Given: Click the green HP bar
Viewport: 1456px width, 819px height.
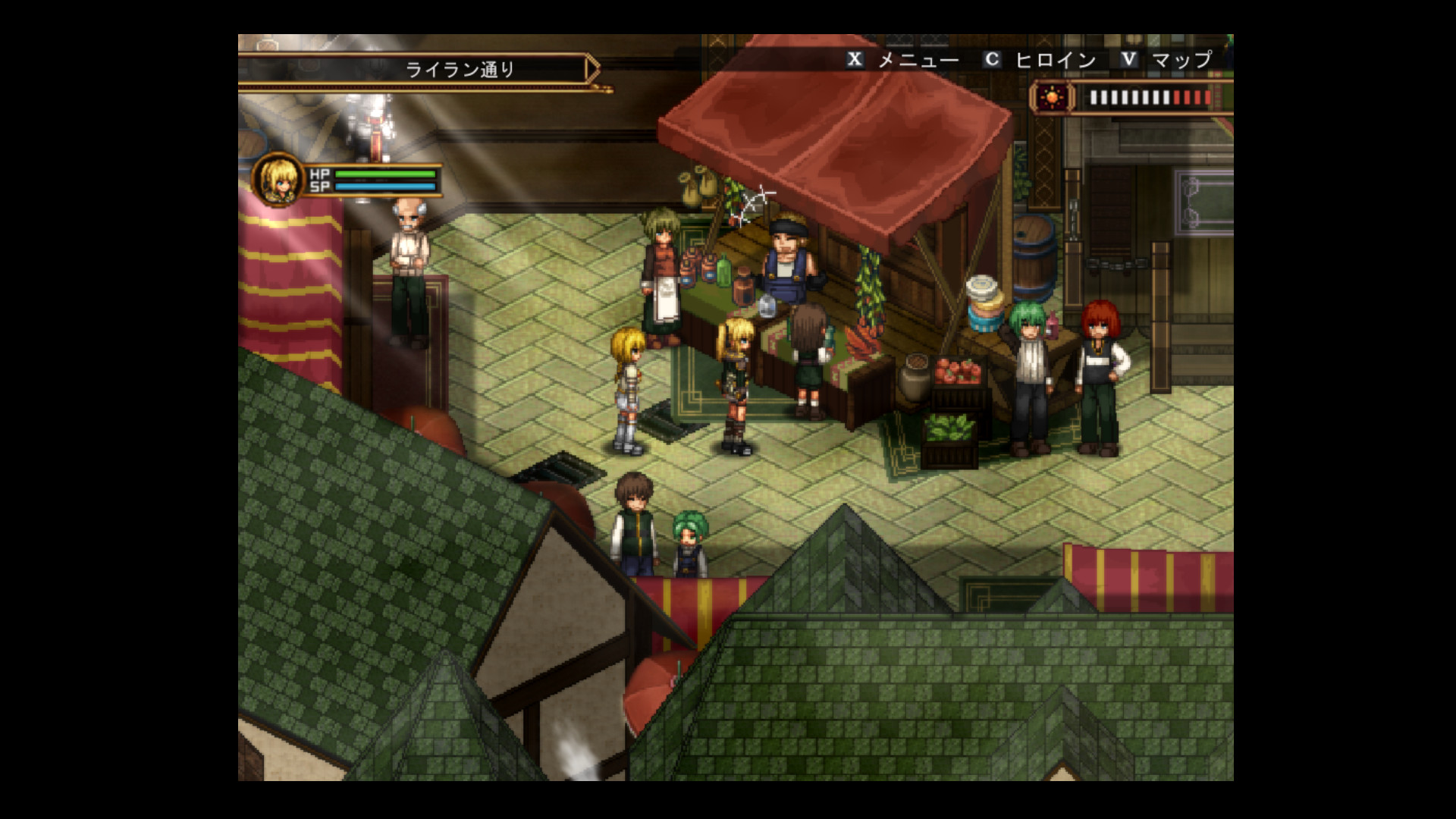Looking at the screenshot, I should [387, 173].
